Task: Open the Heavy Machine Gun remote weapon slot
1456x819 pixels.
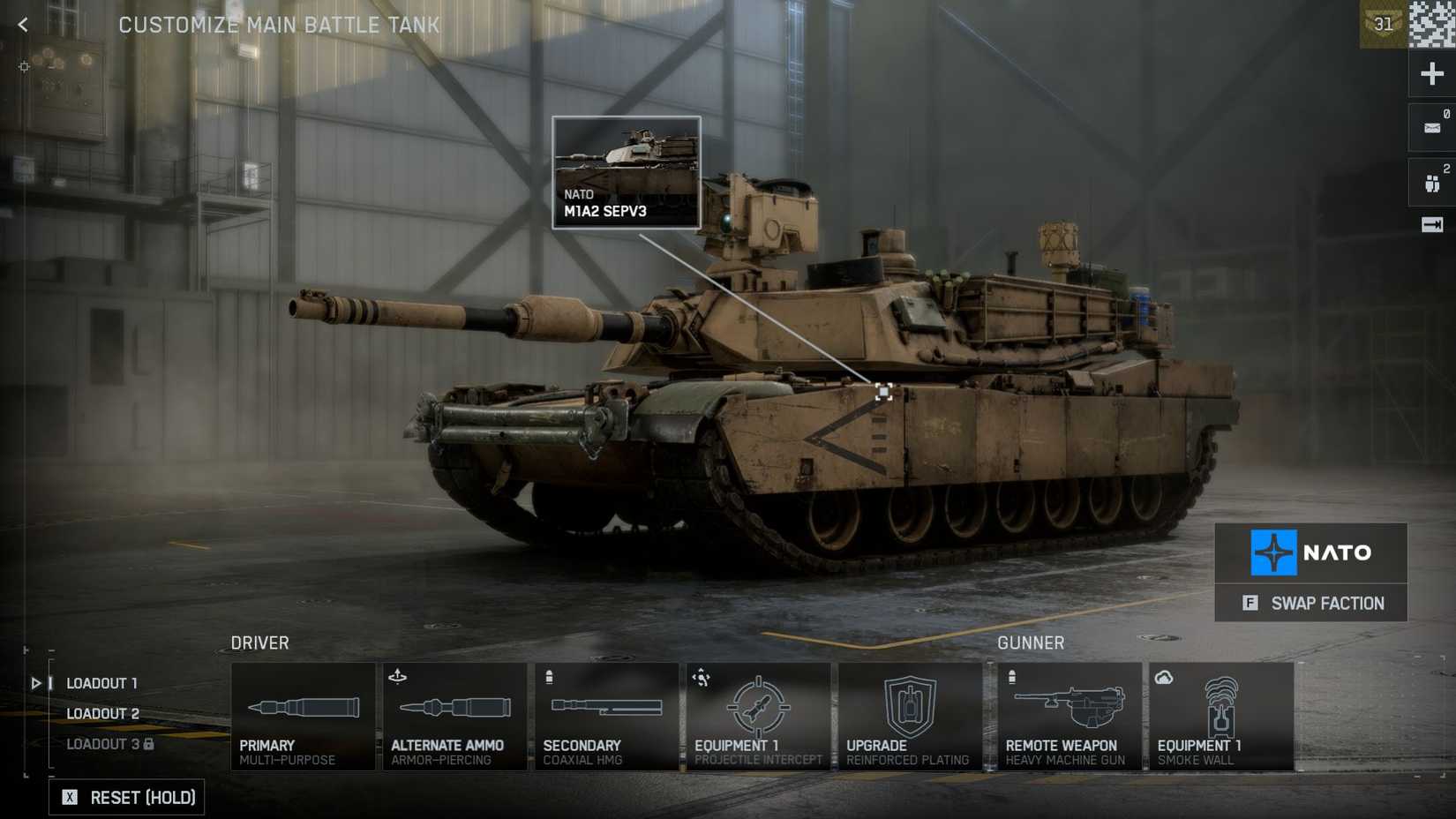Action: click(x=1066, y=715)
